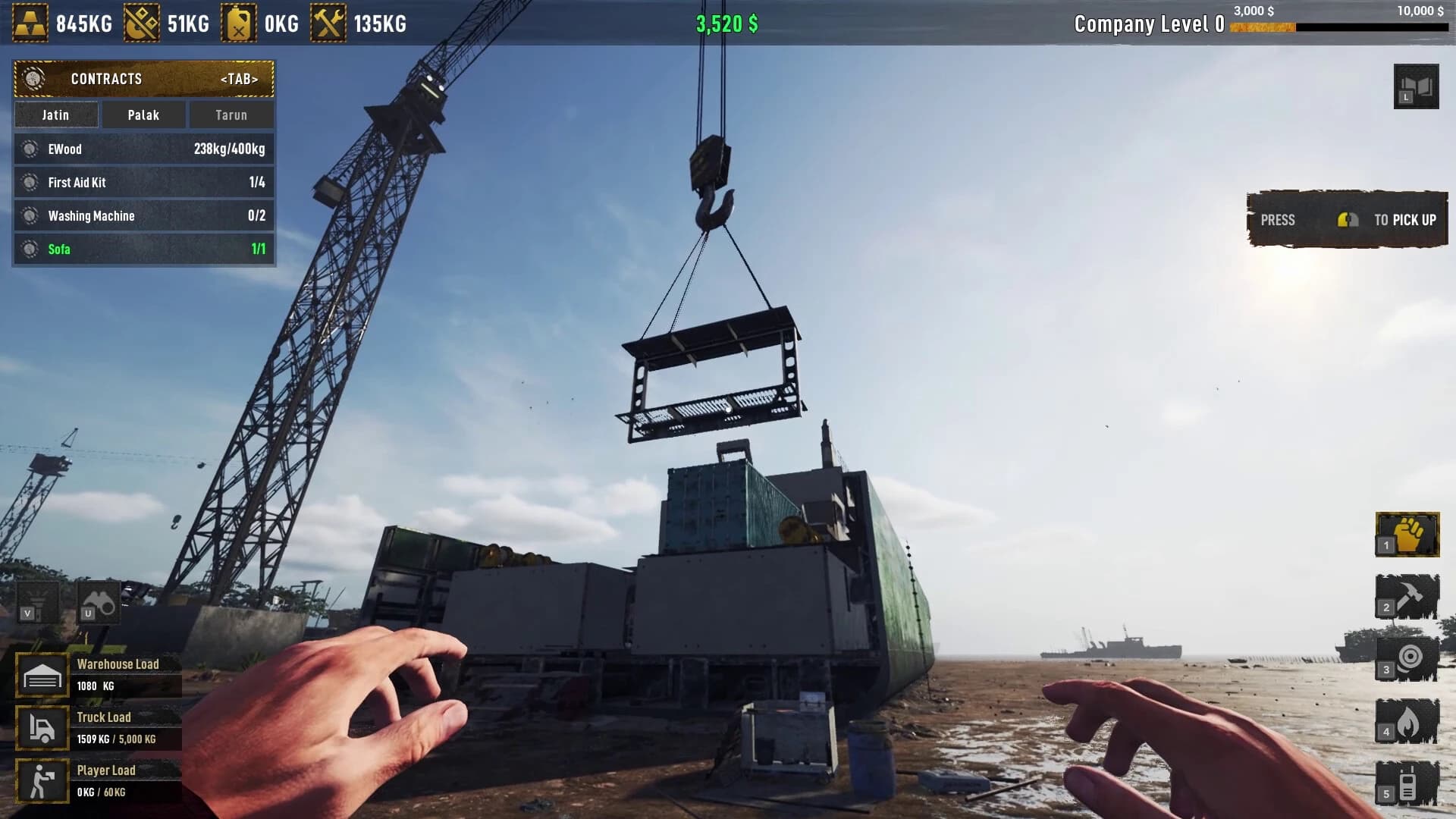Toggle the Sofa contract entry marked 1/1
This screenshot has width=1456, height=819.
pyautogui.click(x=143, y=249)
